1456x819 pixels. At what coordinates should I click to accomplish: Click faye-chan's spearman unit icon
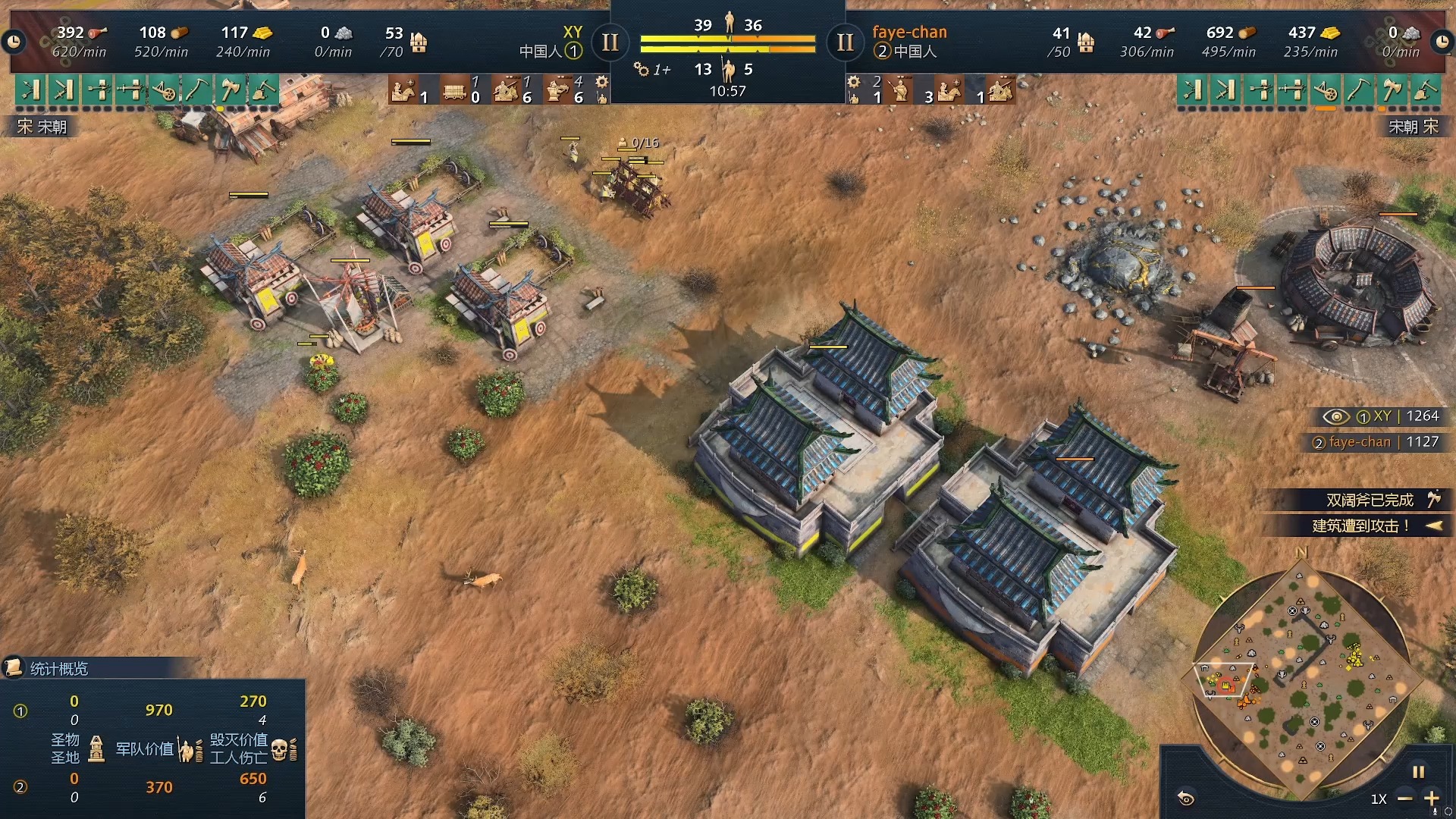[899, 90]
